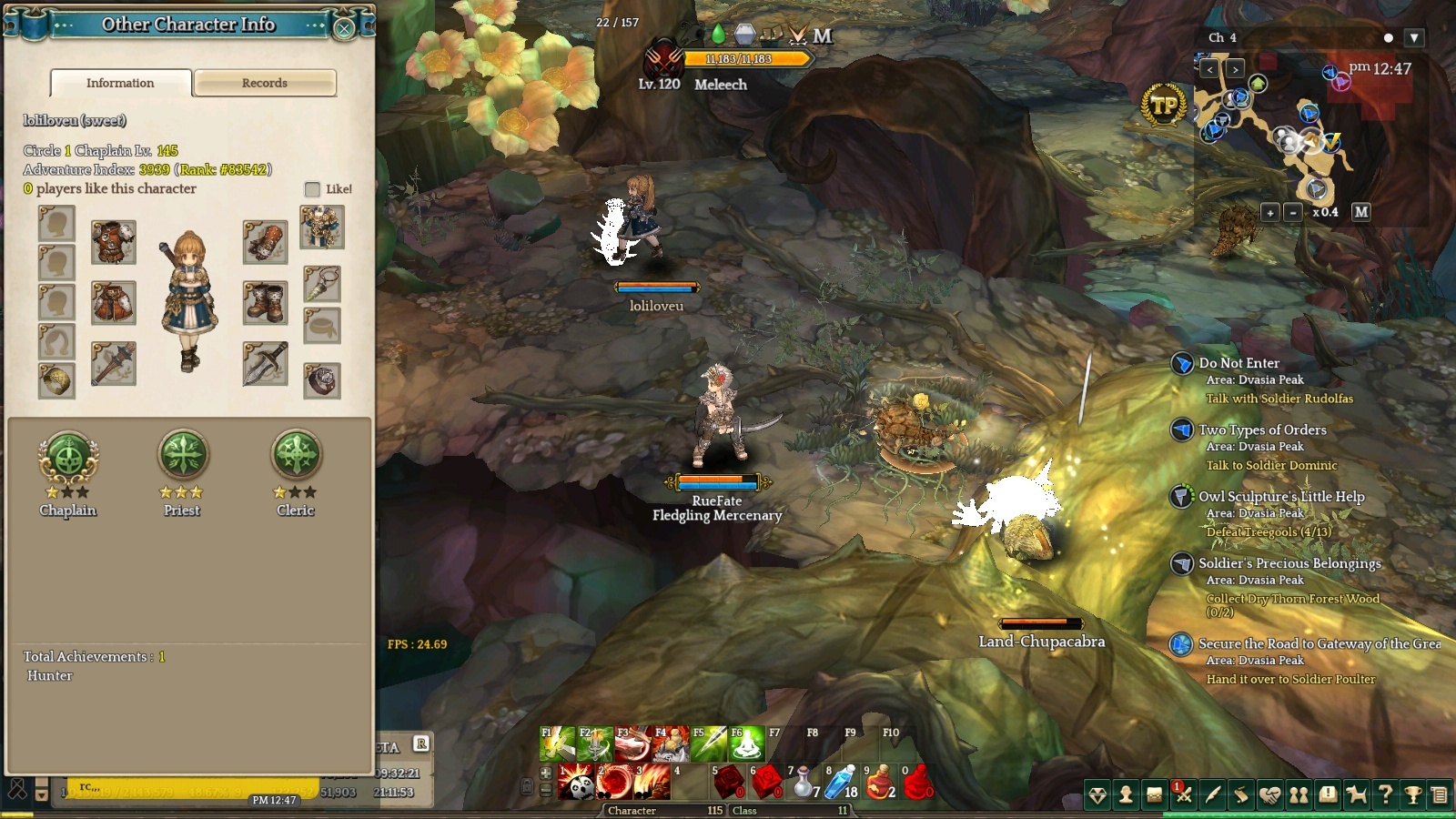Select the Priest class emblem

coord(183,454)
